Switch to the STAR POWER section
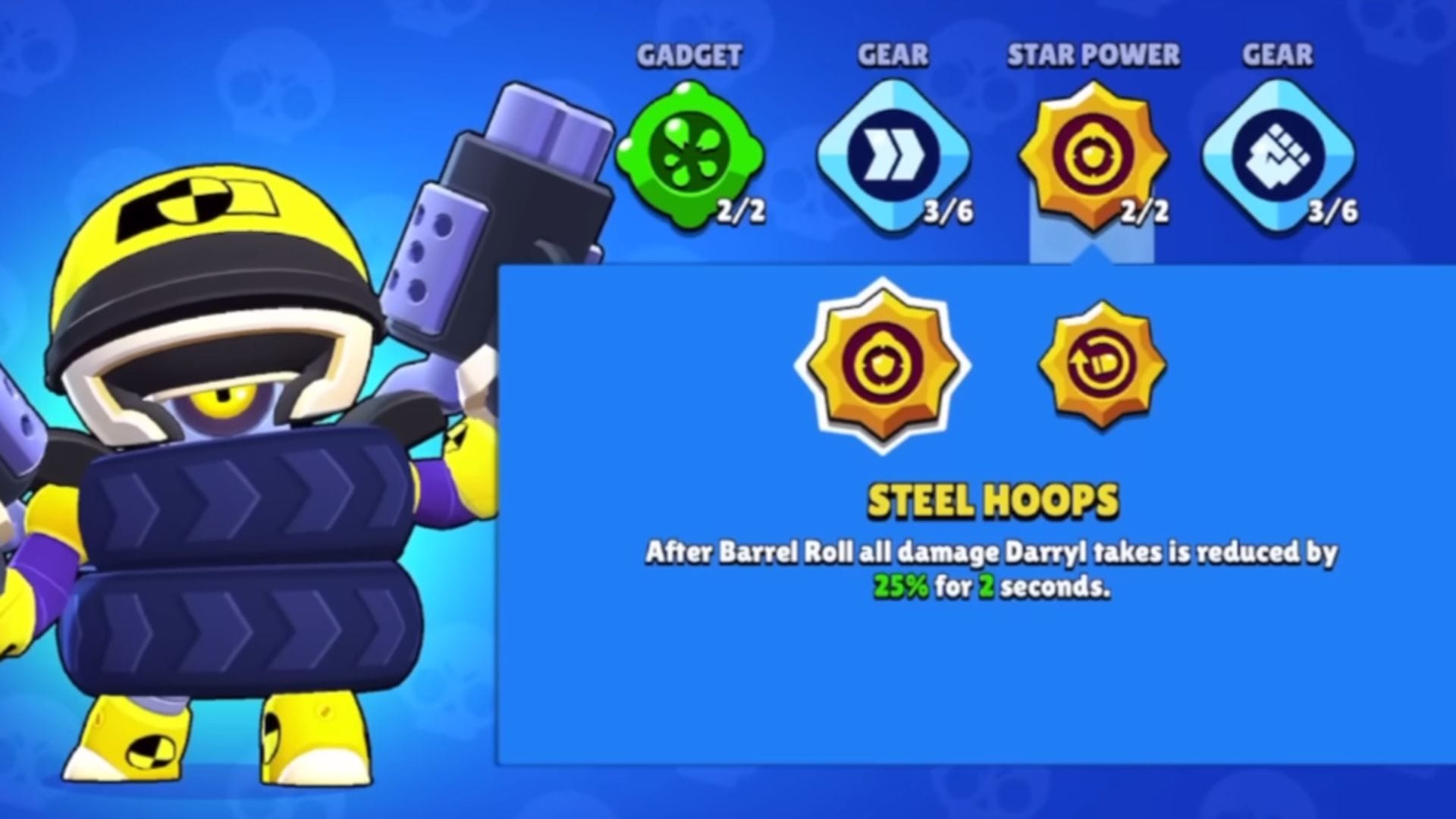Screen dimensions: 1456x819 1092,55
